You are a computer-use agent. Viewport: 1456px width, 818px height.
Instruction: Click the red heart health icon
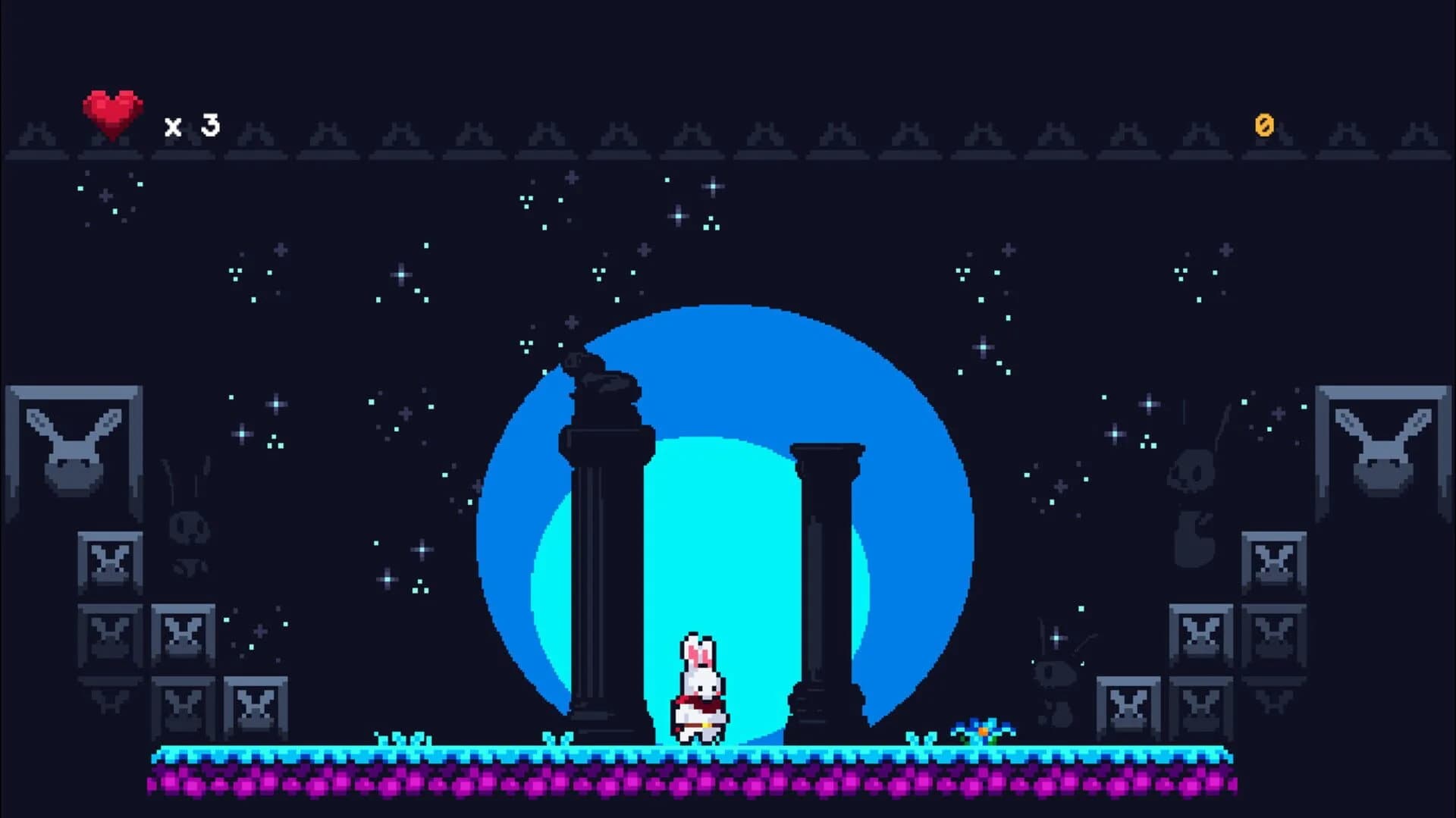(111, 112)
